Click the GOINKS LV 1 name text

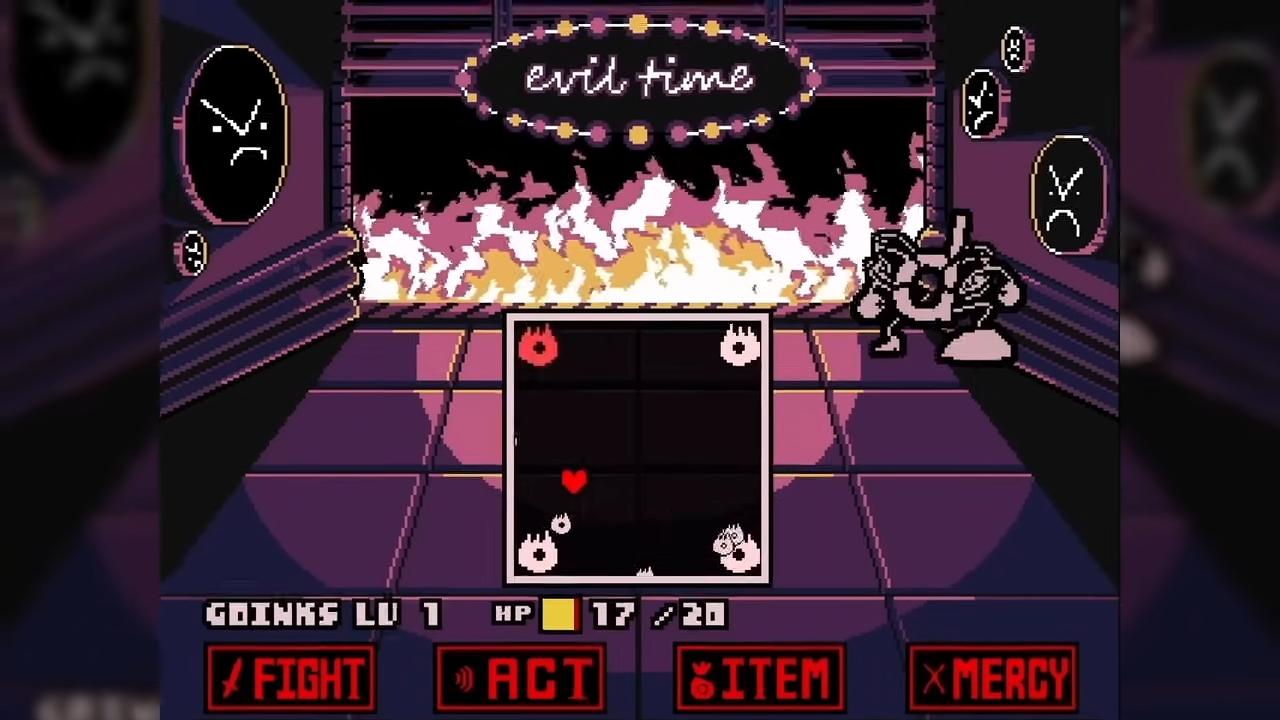(x=322, y=615)
